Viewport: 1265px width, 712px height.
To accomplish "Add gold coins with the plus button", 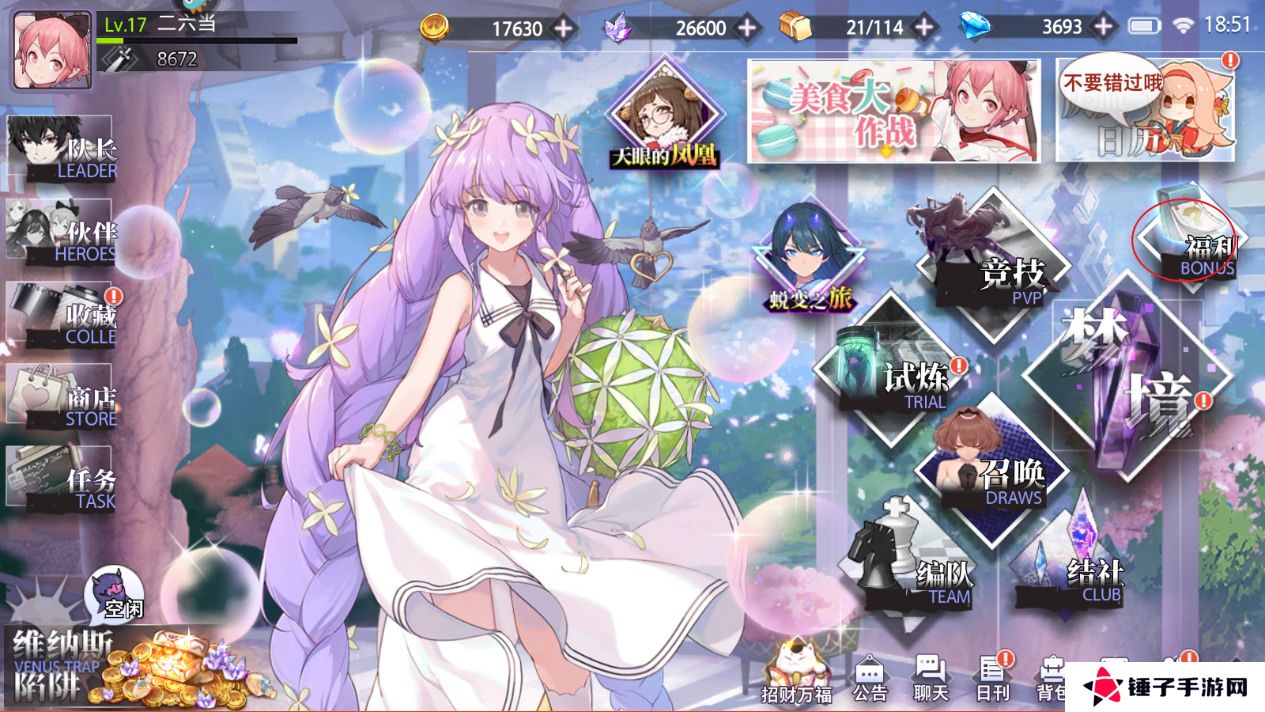I will point(565,27).
